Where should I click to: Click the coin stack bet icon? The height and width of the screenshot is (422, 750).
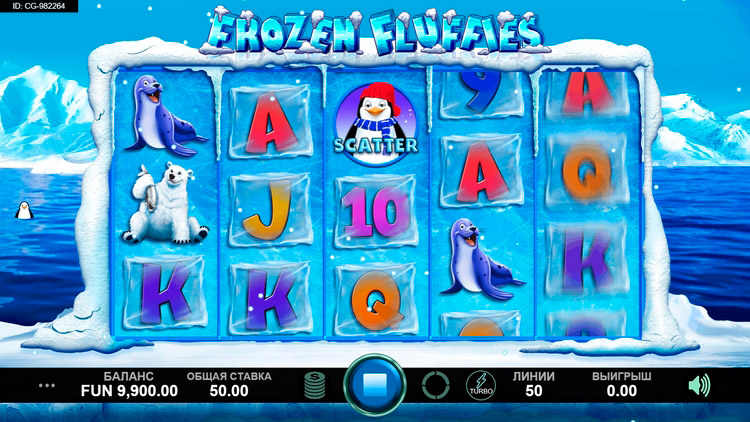(x=315, y=385)
